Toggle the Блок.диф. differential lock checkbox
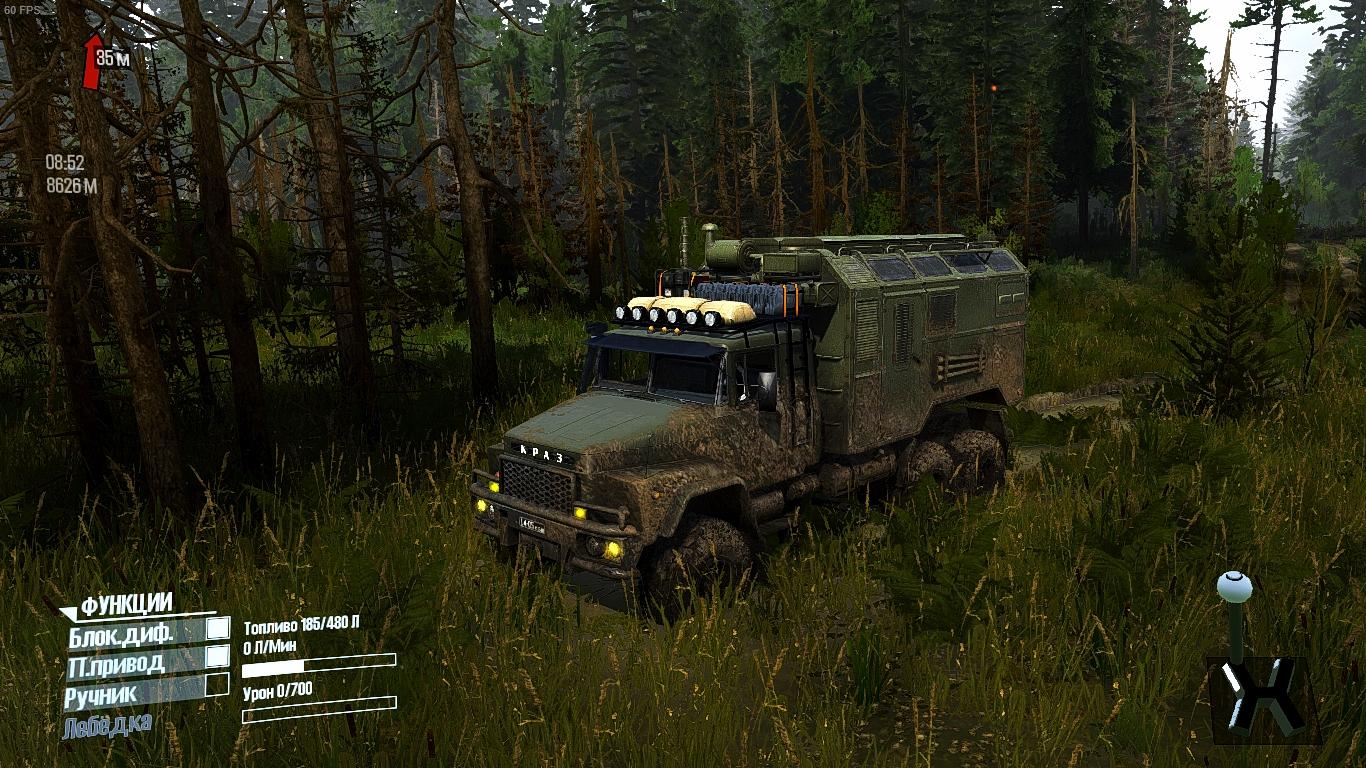 coord(217,629)
